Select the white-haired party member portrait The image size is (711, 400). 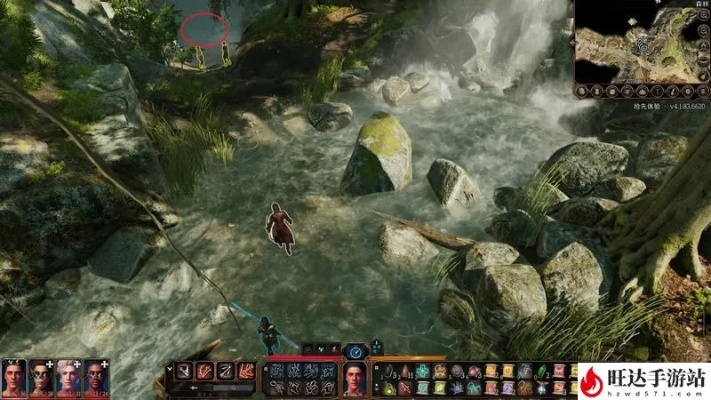(68, 378)
